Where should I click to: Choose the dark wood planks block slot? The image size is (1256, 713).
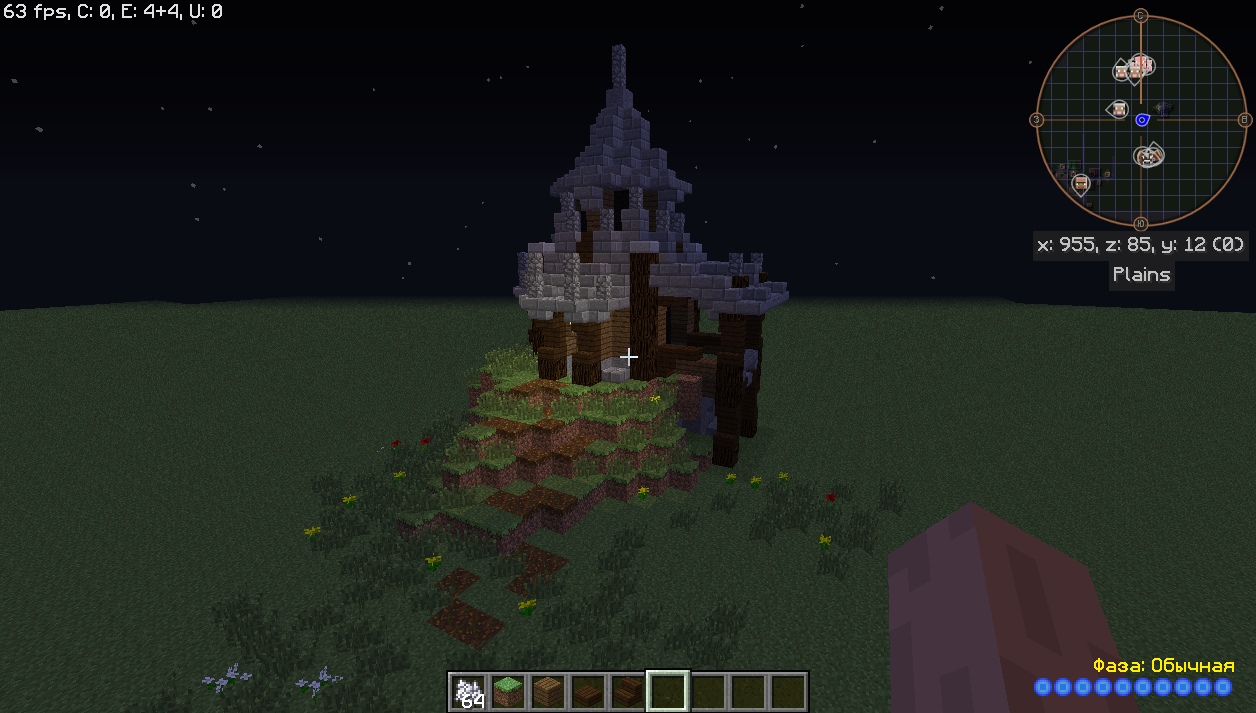click(547, 691)
